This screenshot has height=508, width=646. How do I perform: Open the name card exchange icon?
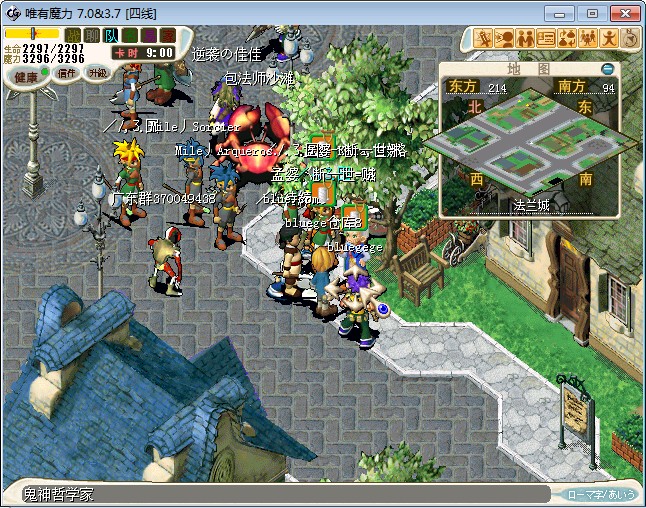546,39
